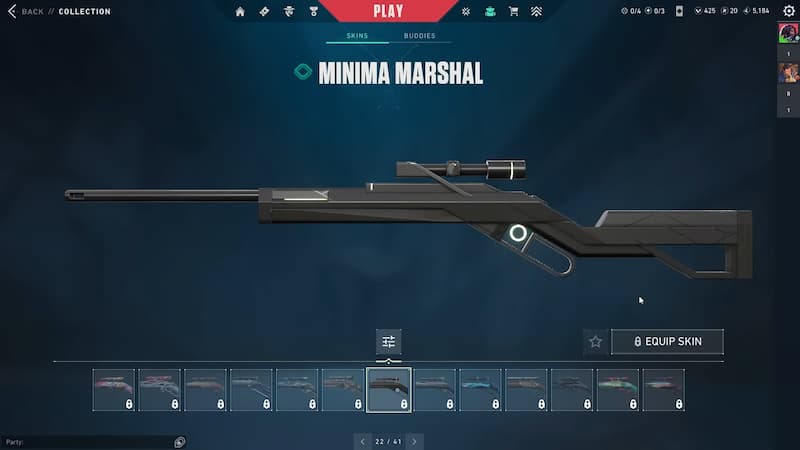
Task: Open the battlepass ticket icon
Action: point(264,12)
